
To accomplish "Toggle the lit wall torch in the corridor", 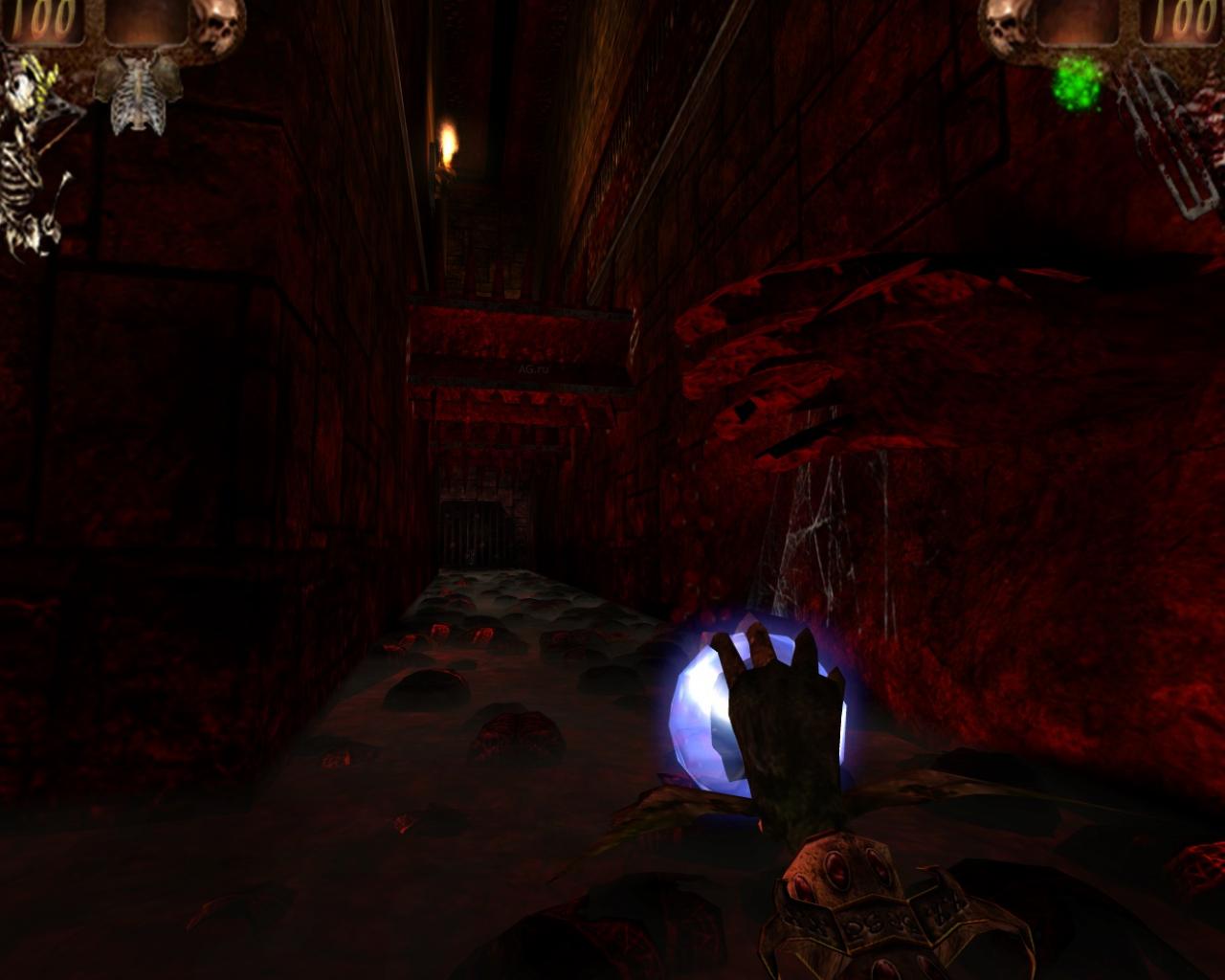I will click(x=450, y=144).
